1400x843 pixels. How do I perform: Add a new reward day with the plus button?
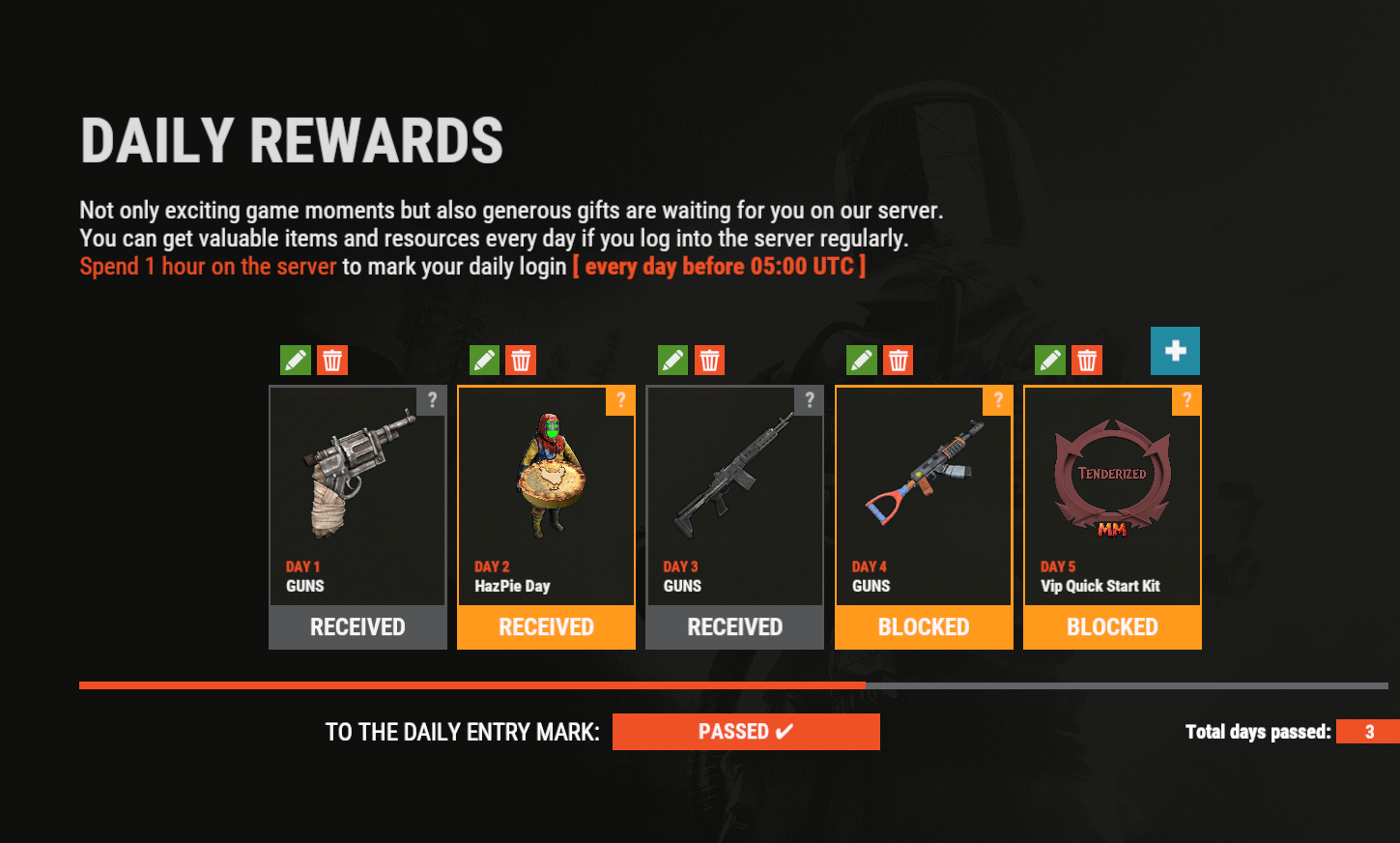tap(1175, 351)
